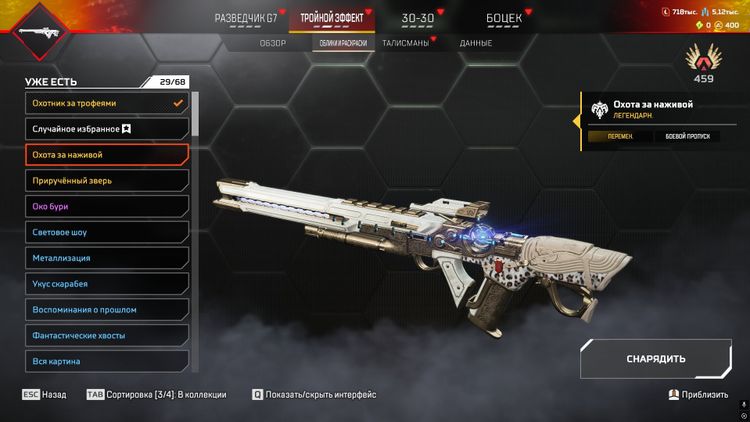The width and height of the screenshot is (750, 422).
Task: Choose the Случайное избранное option
Action: click(106, 129)
